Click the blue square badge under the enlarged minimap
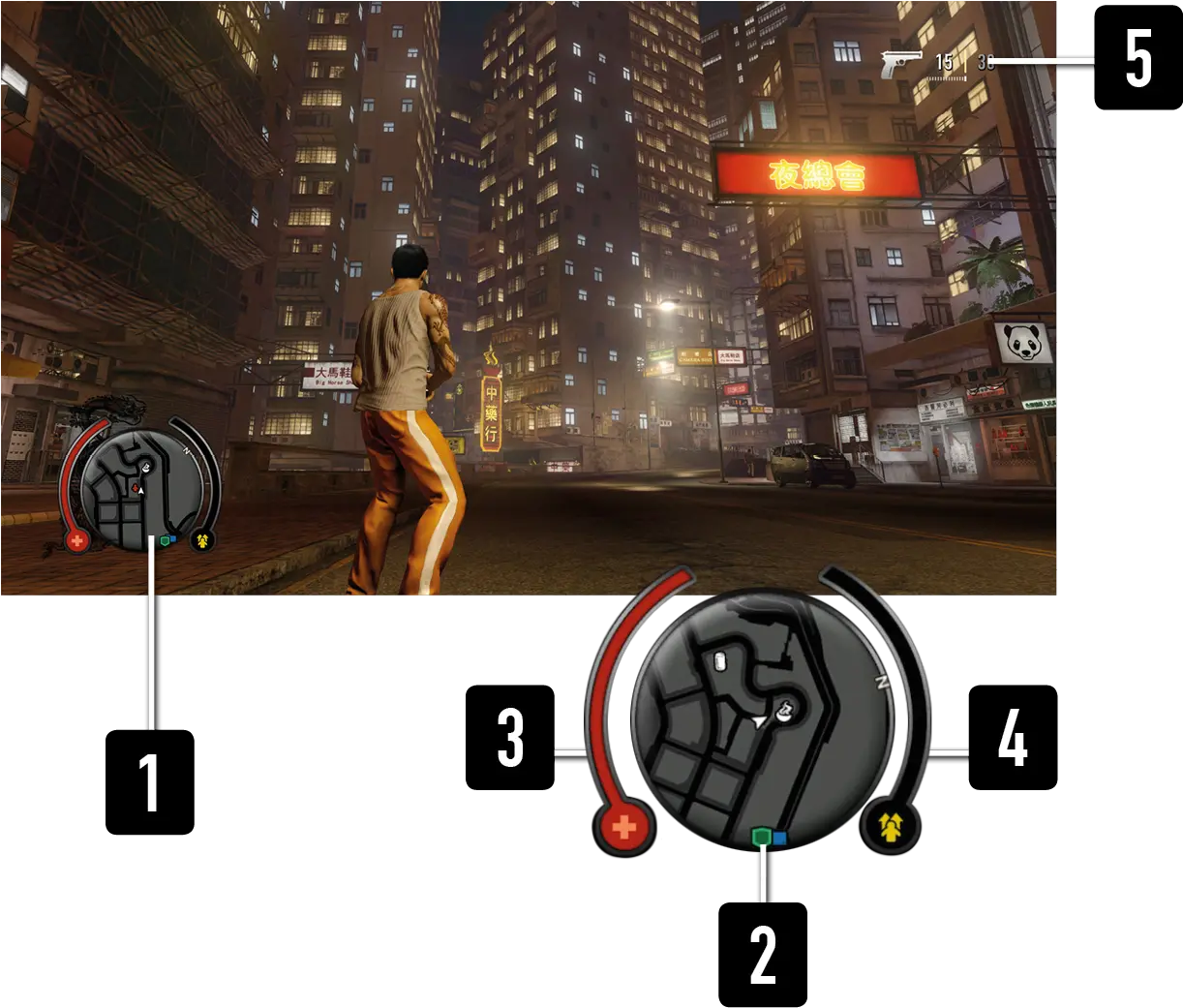Image resolution: width=1183 pixels, height=1008 pixels. click(779, 837)
